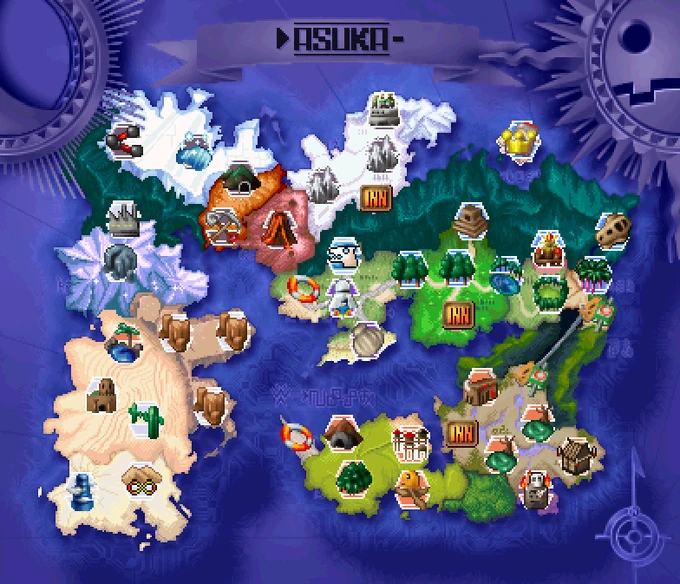Choose the blue-capped bird face marker
This screenshot has width=680, height=584.
(x=344, y=255)
